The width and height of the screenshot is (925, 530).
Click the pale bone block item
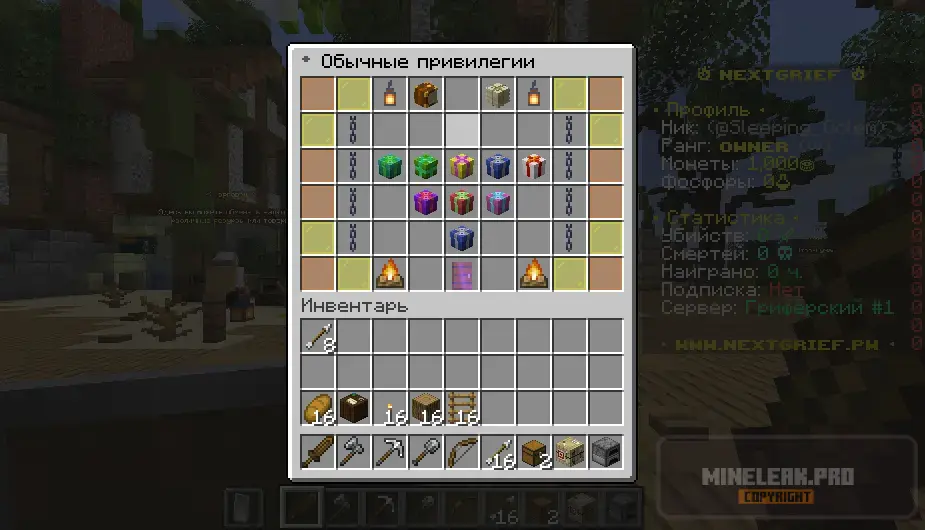tap(498, 94)
